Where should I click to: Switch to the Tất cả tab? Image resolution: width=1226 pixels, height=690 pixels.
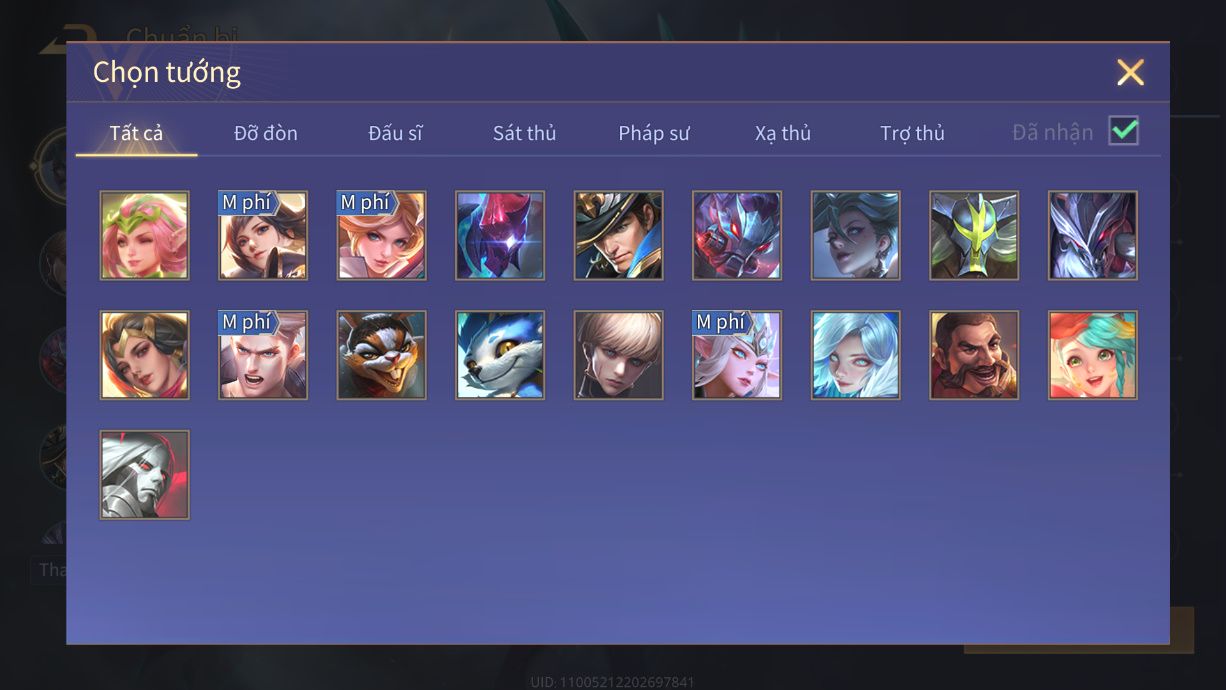click(136, 133)
